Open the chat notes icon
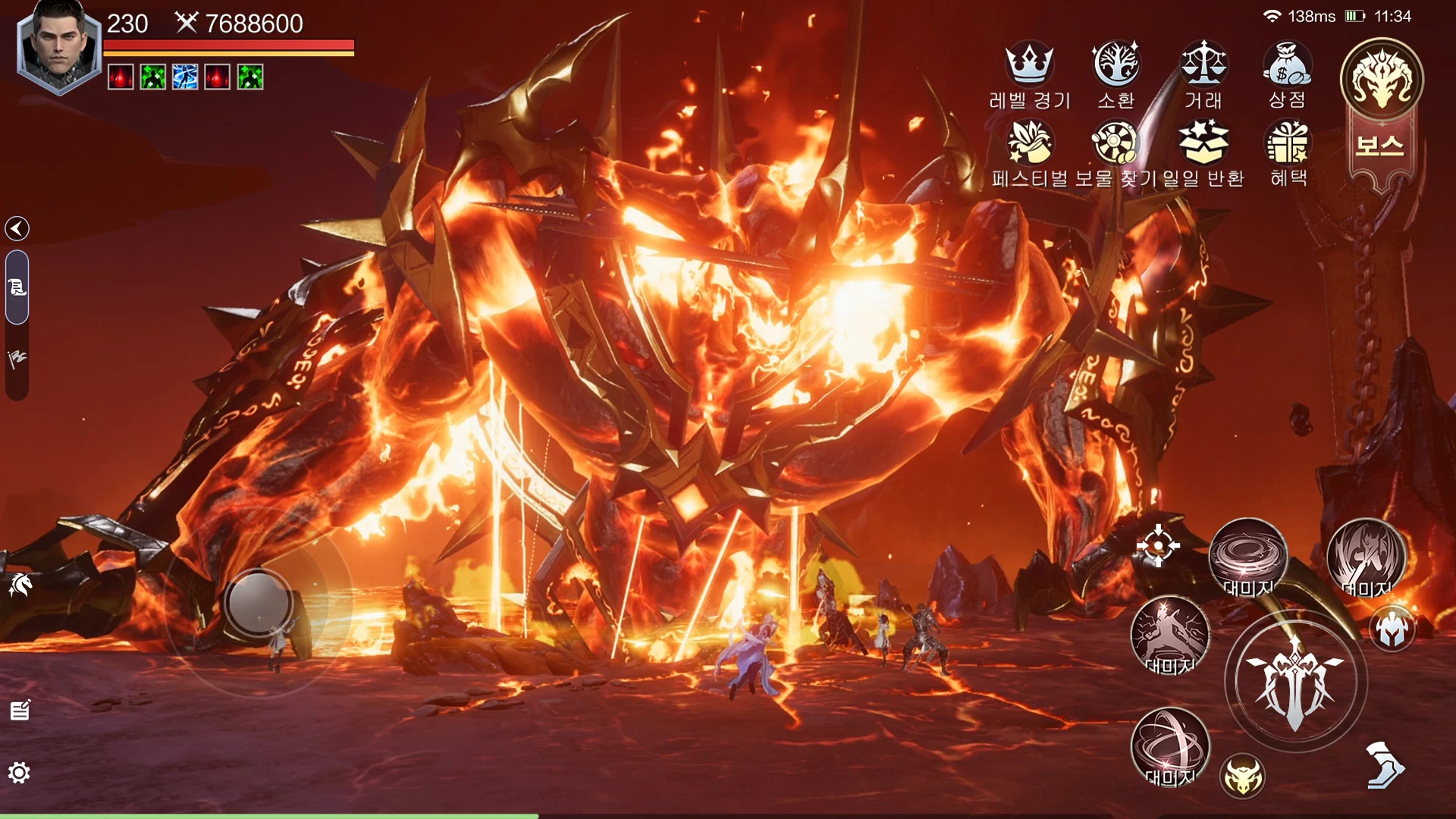This screenshot has height=819, width=1456. (x=20, y=711)
